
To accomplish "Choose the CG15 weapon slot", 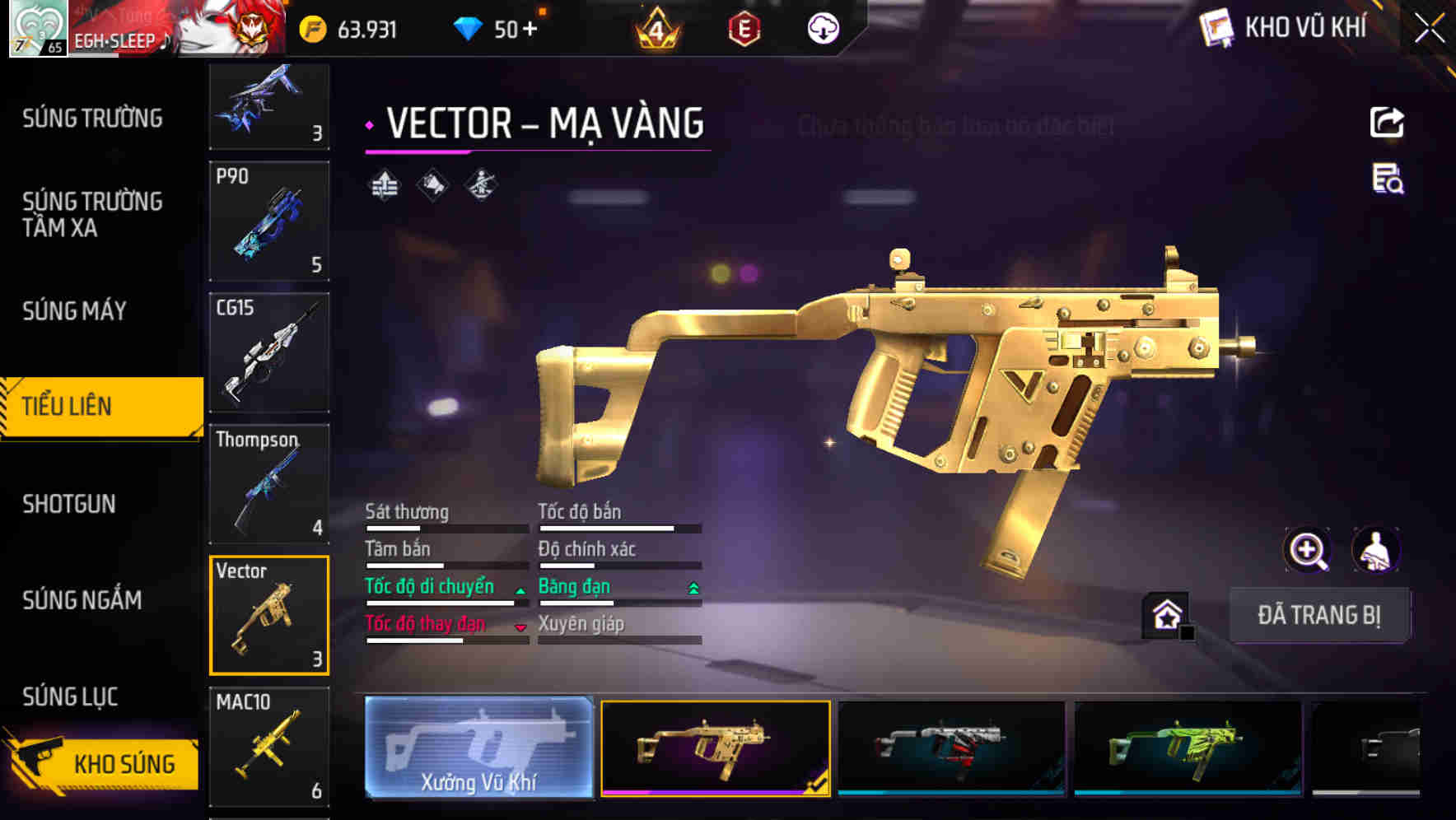I will pos(269,352).
